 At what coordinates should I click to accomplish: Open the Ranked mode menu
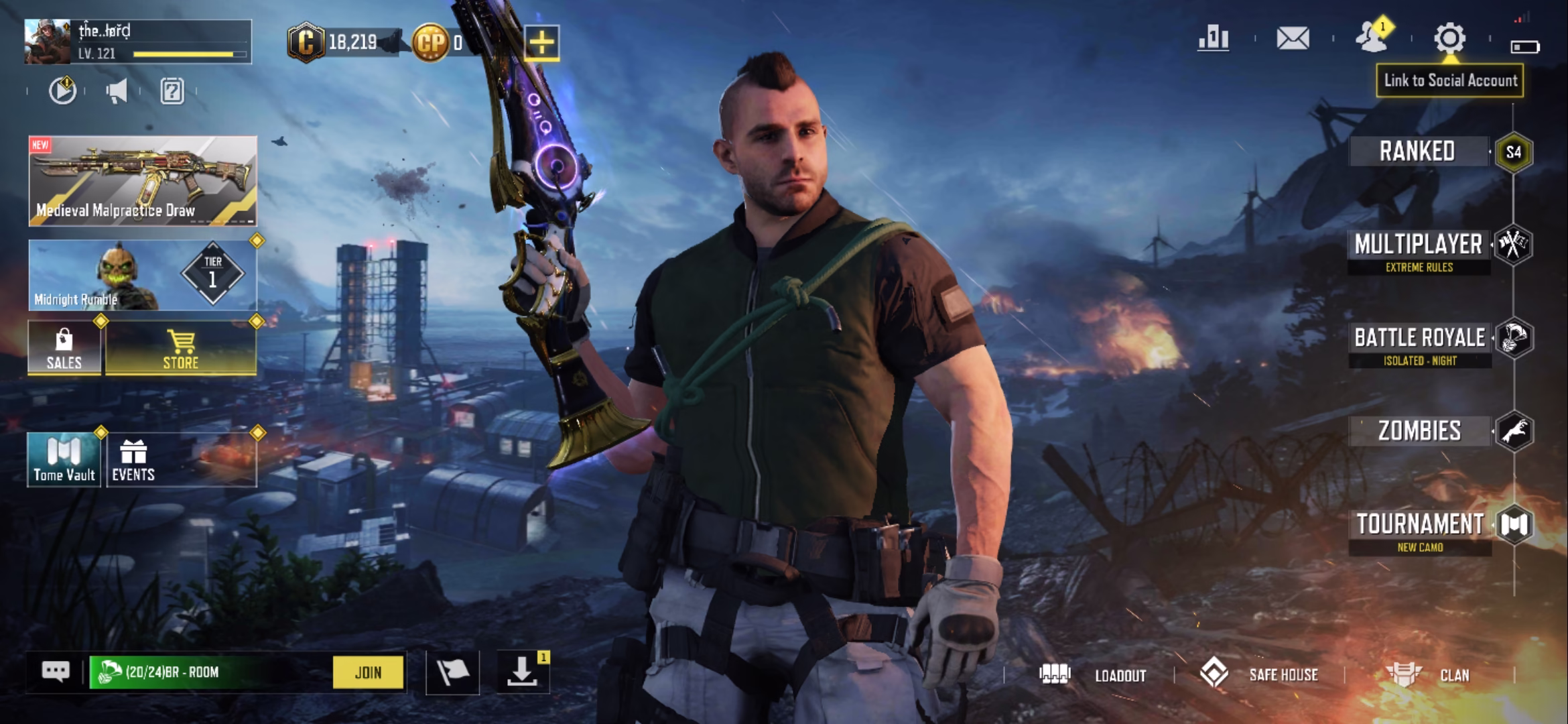[1418, 152]
